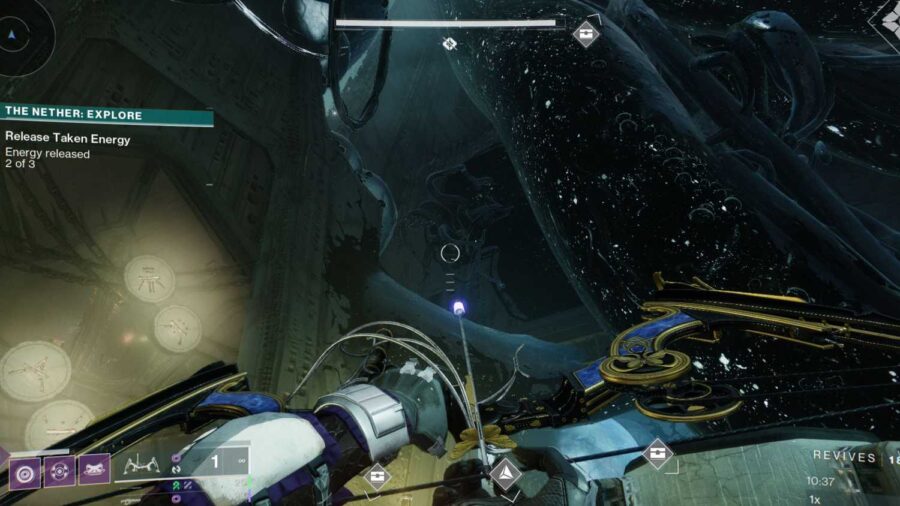Click the small marker under the top bar
The width and height of the screenshot is (900, 506).
[450, 44]
